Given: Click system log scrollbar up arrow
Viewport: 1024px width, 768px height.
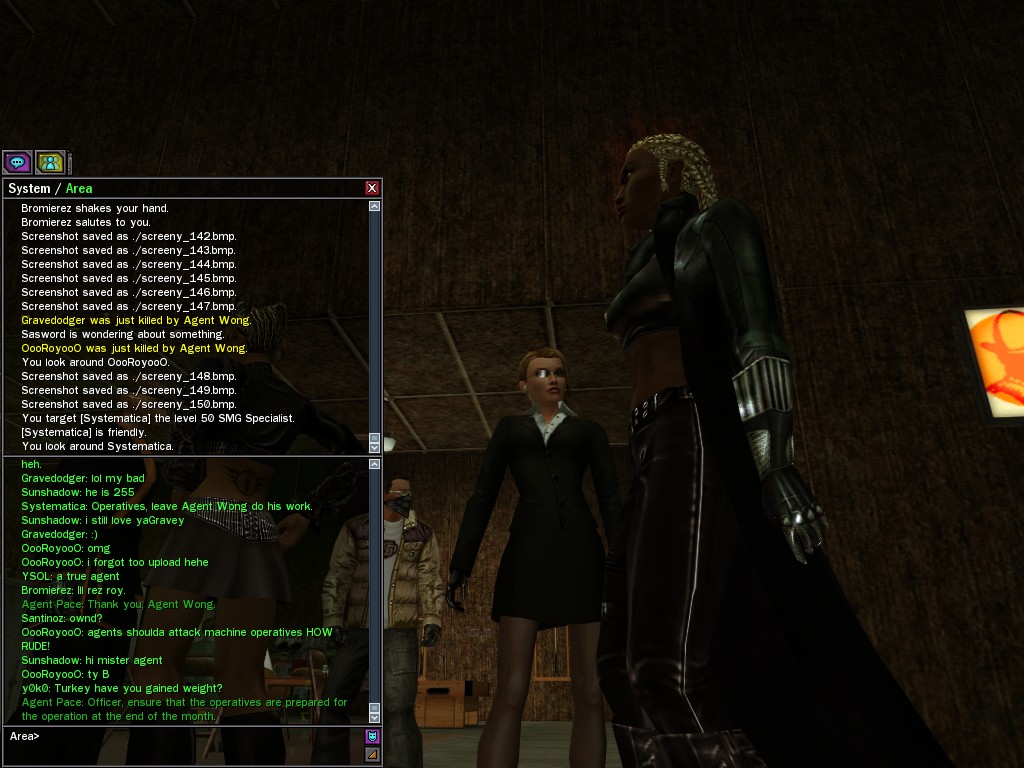Looking at the screenshot, I should [x=374, y=207].
